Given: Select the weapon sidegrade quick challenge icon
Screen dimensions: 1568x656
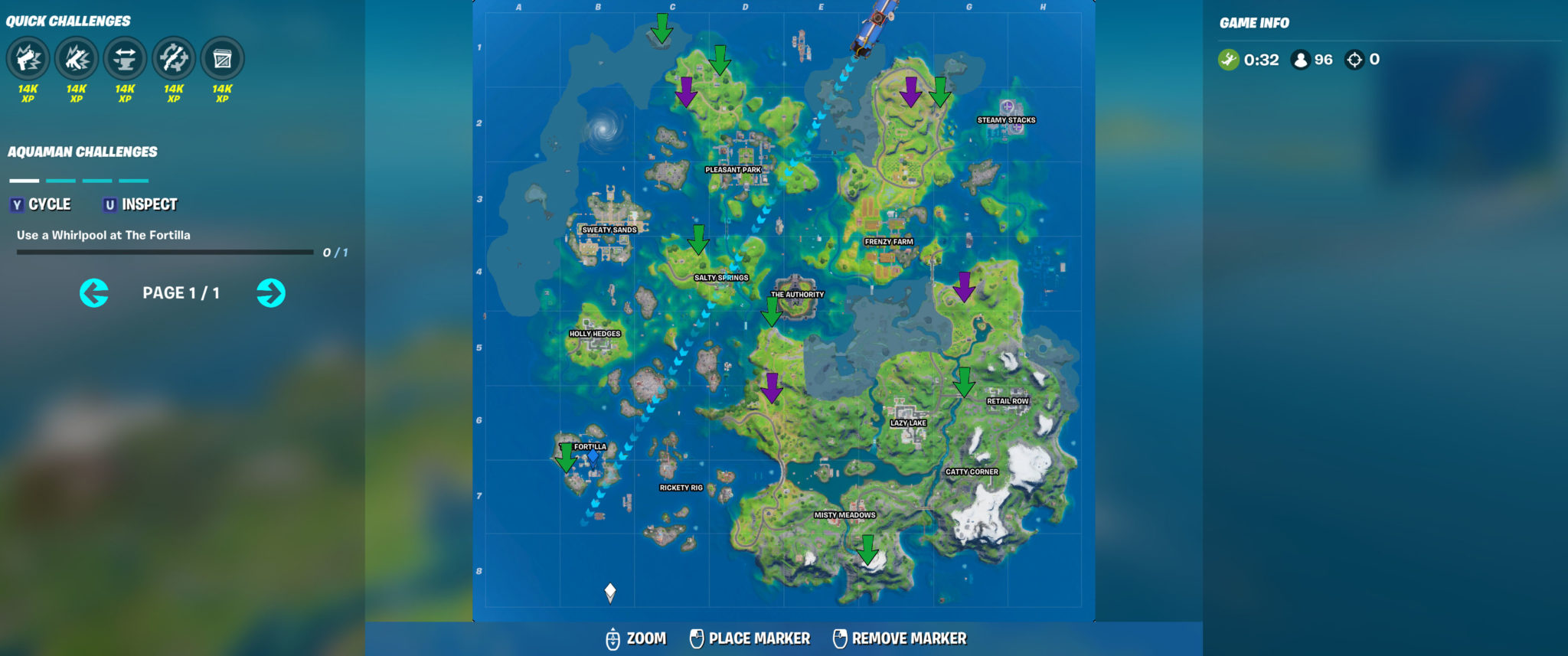Looking at the screenshot, I should pyautogui.click(x=175, y=58).
